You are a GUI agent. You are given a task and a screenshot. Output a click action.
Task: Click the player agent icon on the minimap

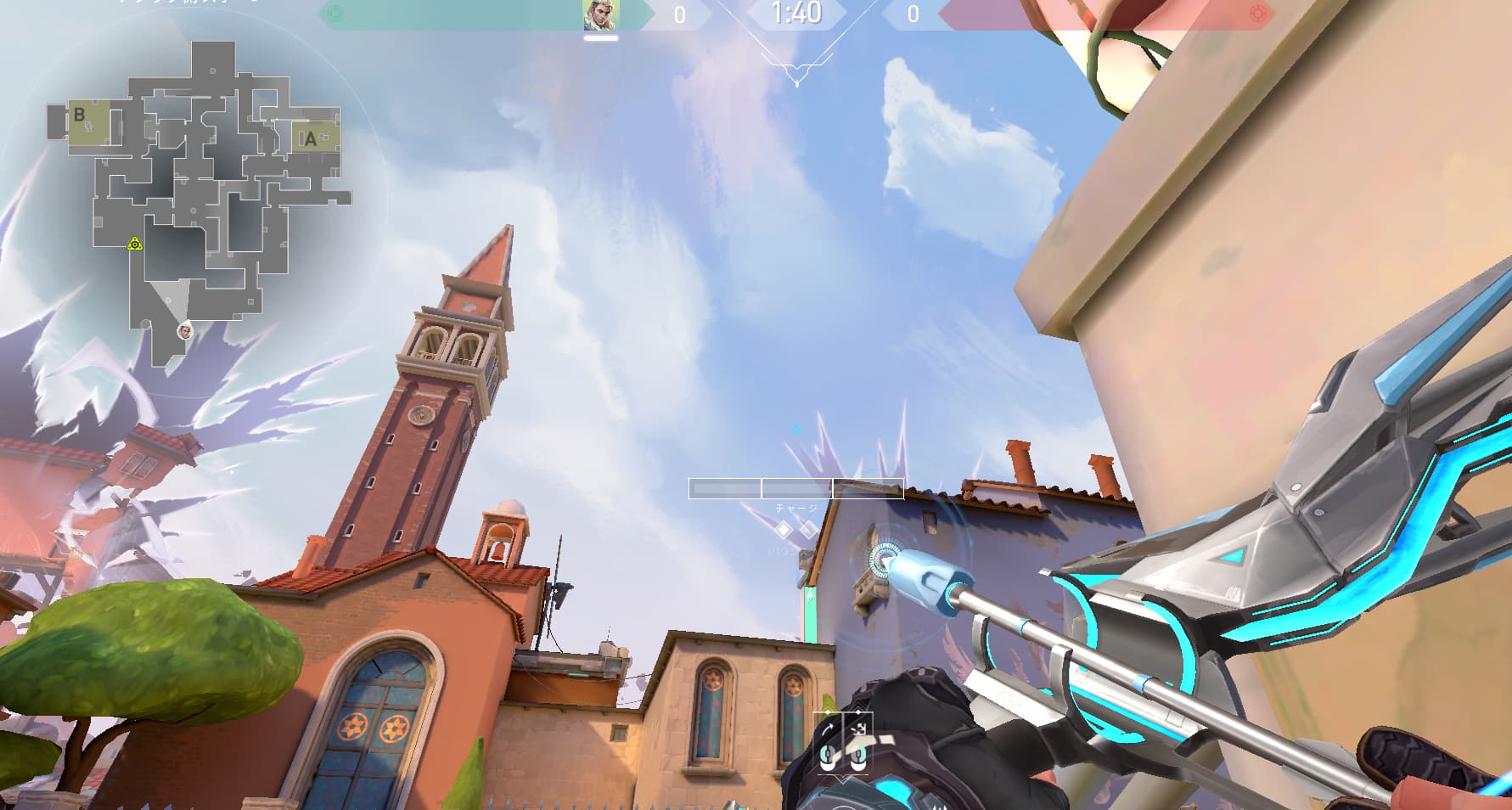185,330
